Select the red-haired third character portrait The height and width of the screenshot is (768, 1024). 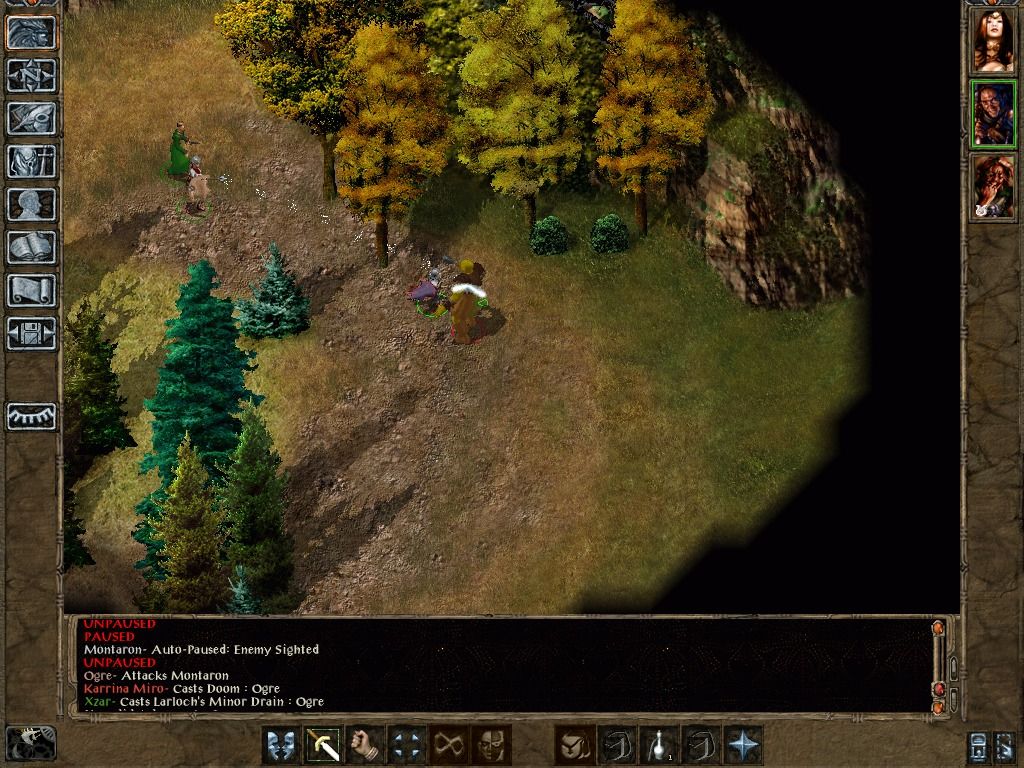click(x=993, y=187)
